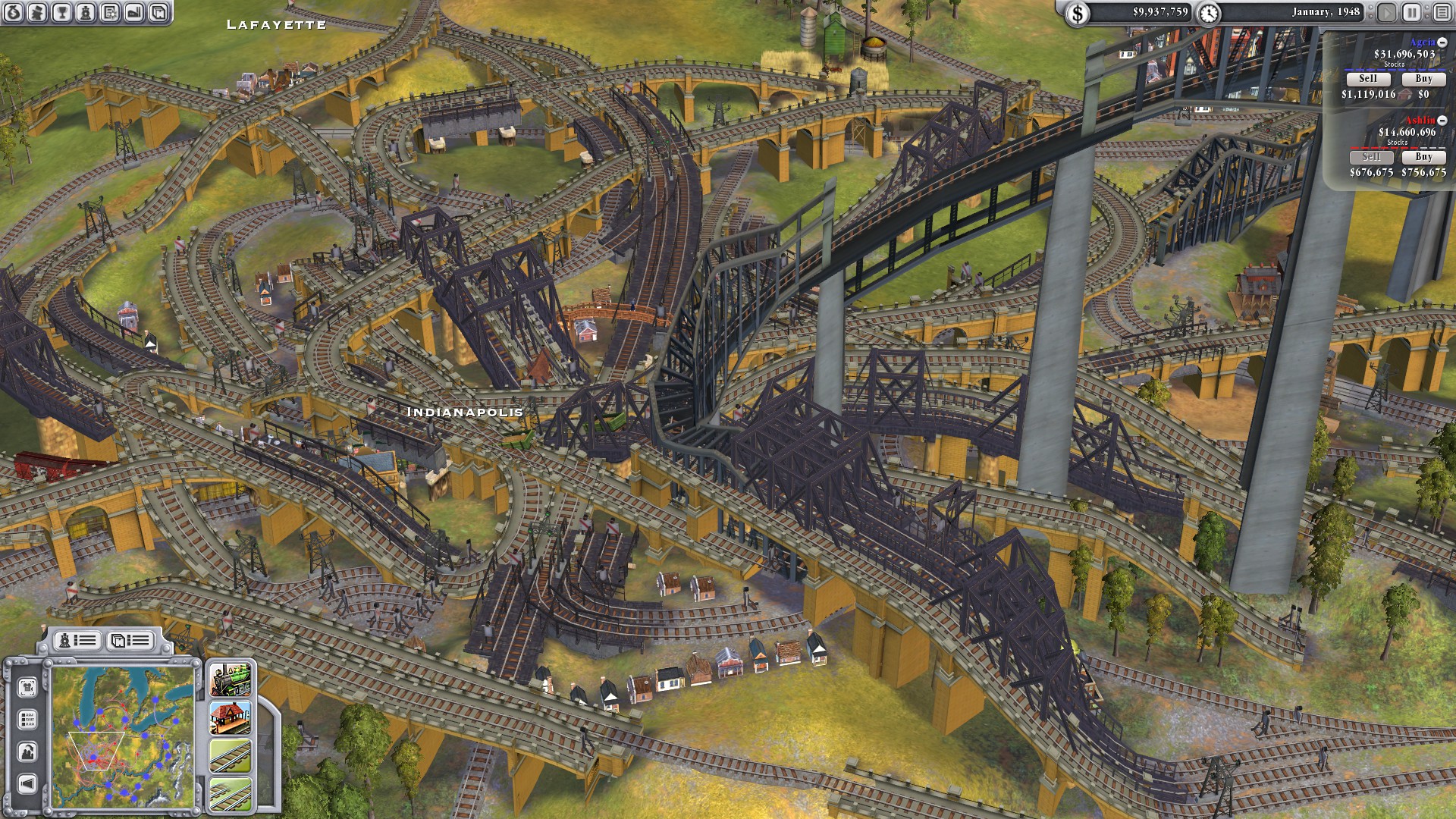Image resolution: width=1456 pixels, height=819 pixels.
Task: Select the single track laying thumbnail
Action: point(229,756)
